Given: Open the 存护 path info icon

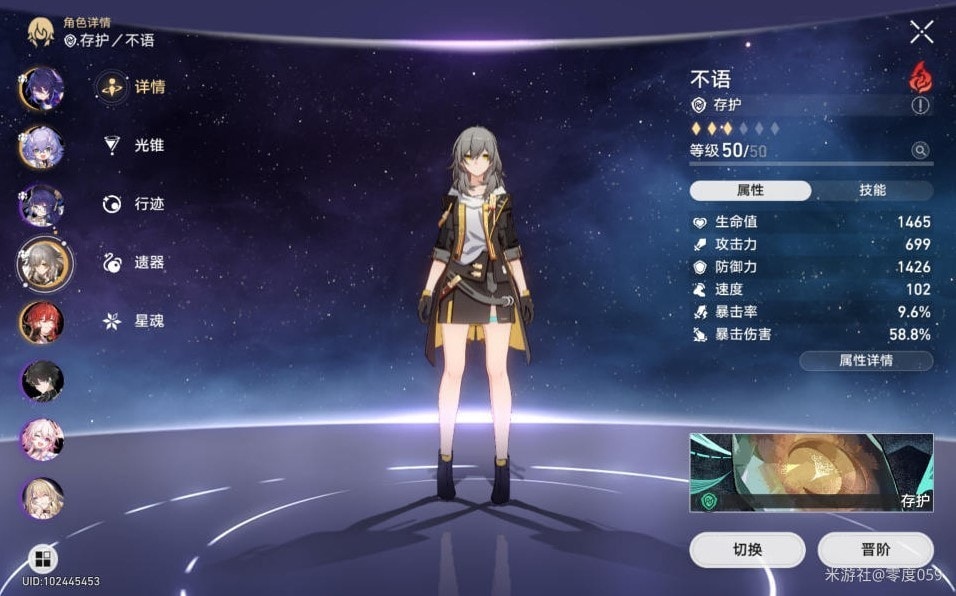Looking at the screenshot, I should tap(920, 105).
